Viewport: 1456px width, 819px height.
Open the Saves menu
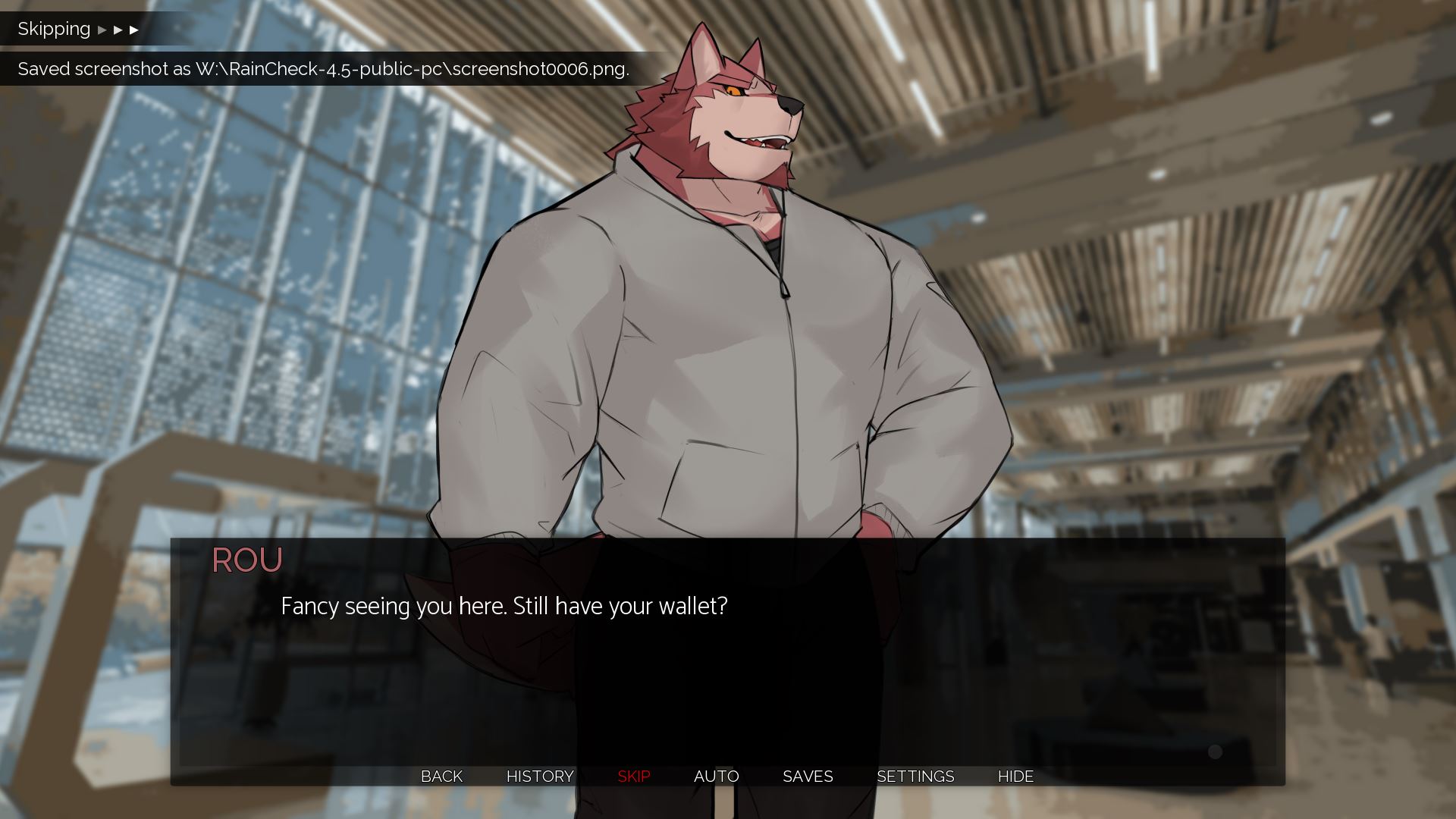807,776
